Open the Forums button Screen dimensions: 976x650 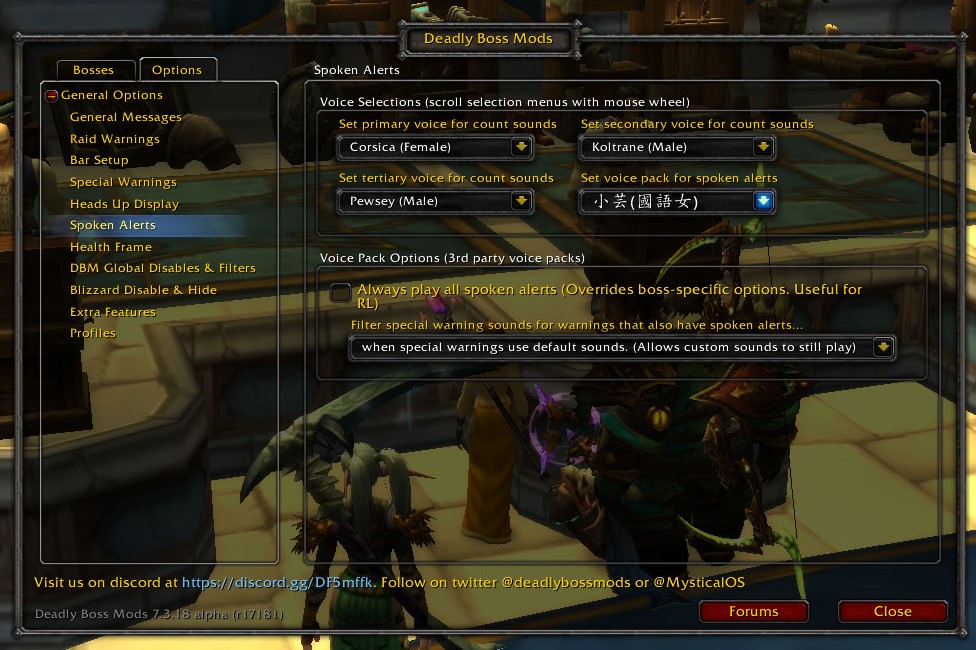point(753,611)
